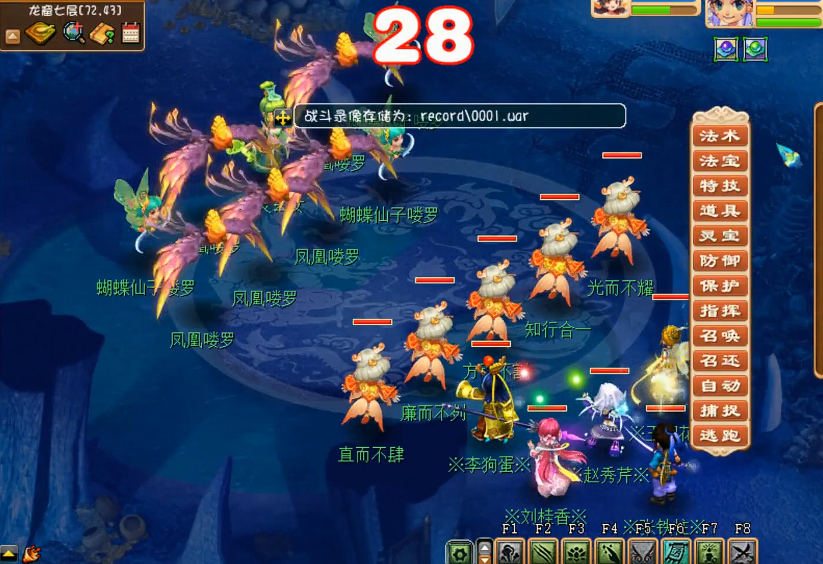The width and height of the screenshot is (823, 564).
Task: Click the 灵宝 command button
Action: [x=720, y=236]
